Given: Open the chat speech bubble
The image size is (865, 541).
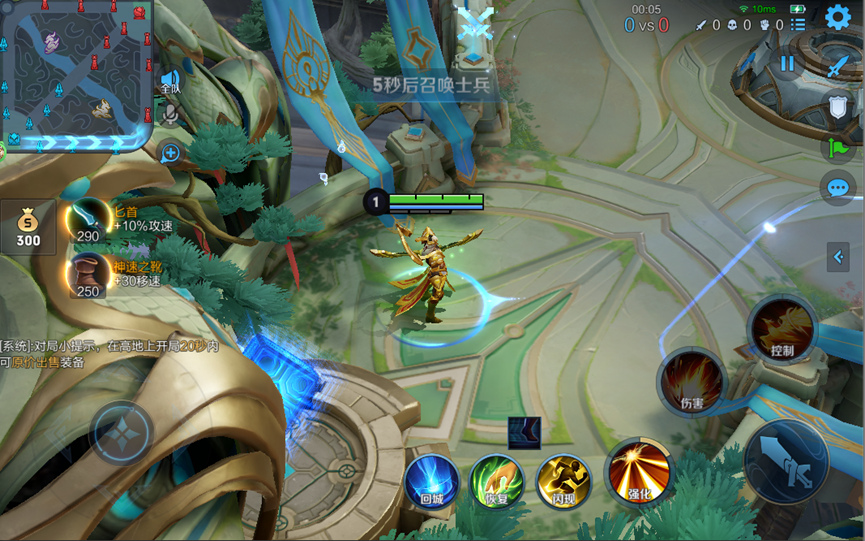Looking at the screenshot, I should coord(838,187).
